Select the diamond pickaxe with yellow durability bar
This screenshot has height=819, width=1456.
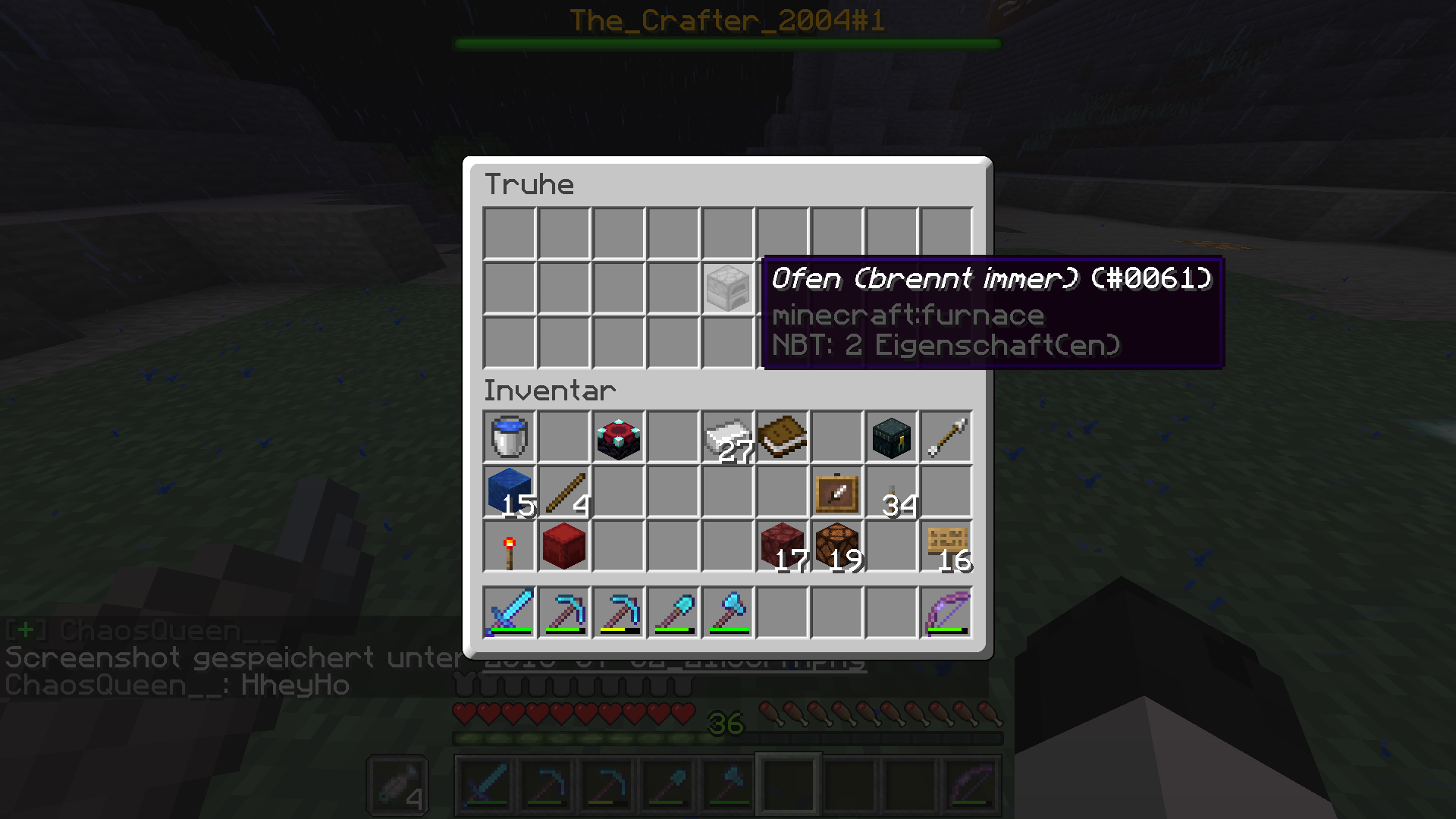pyautogui.click(x=618, y=612)
